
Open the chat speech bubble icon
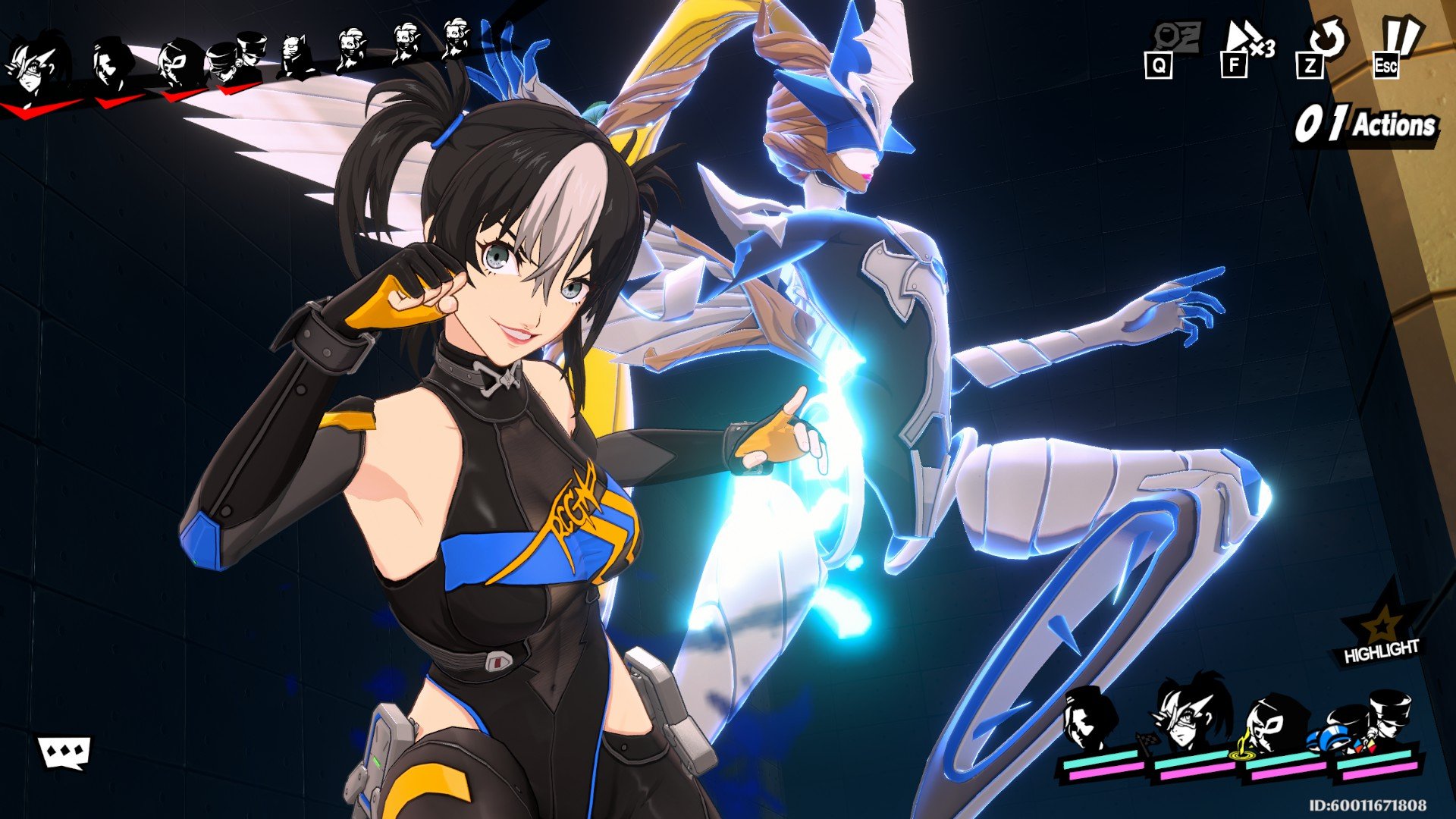coord(64,752)
